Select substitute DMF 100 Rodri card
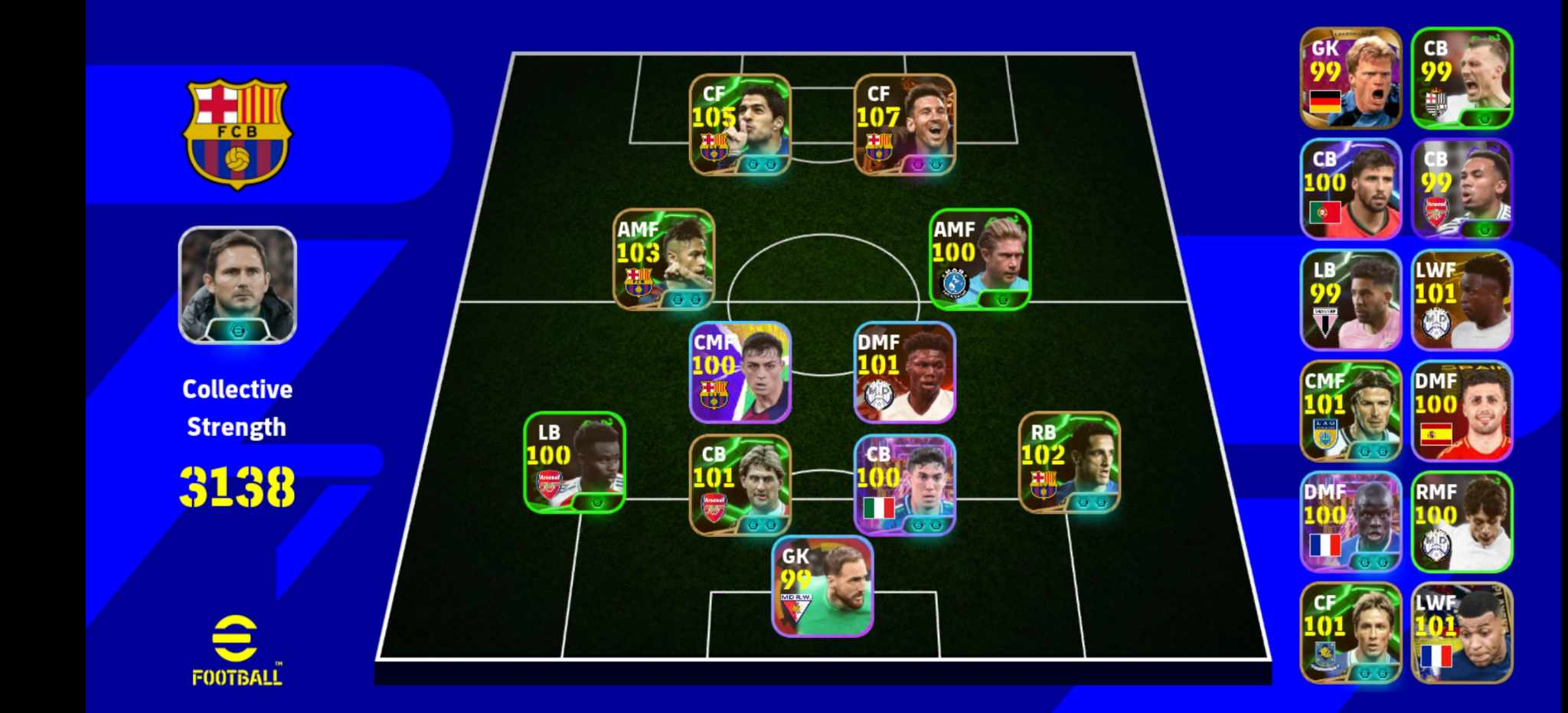 click(1462, 414)
